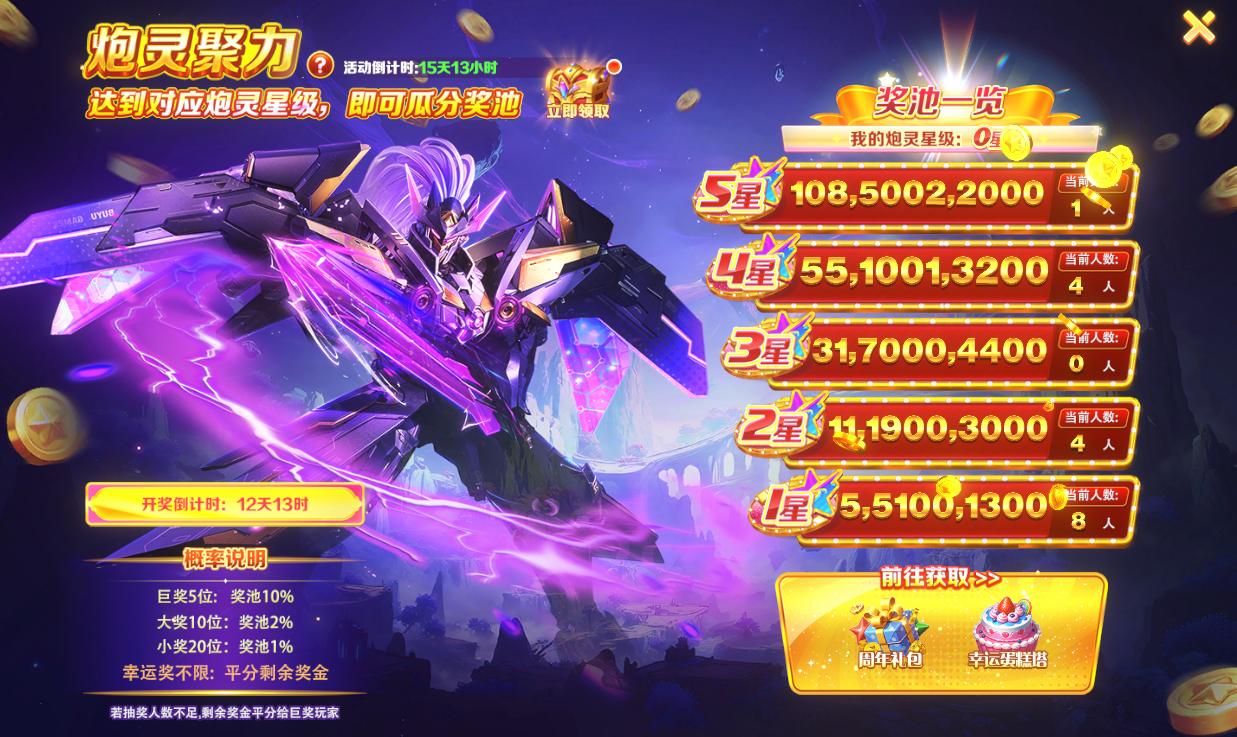Select the 3星 prize pool row
This screenshot has height=737, width=1237.
[930, 351]
